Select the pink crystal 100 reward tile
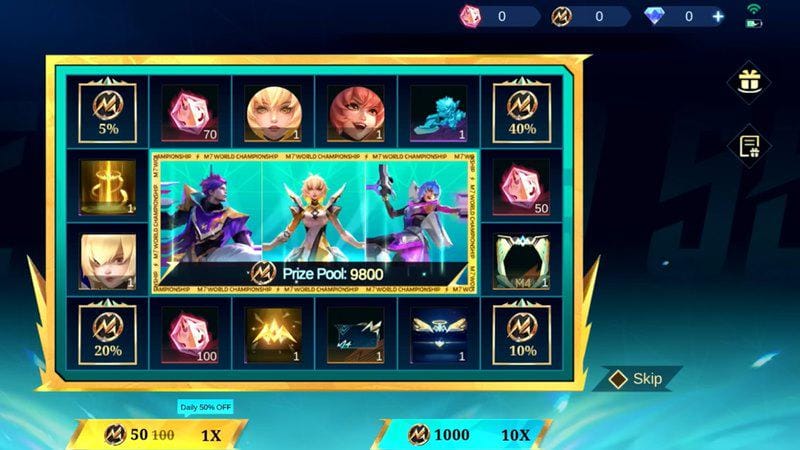This screenshot has width=800, height=450. click(x=190, y=332)
